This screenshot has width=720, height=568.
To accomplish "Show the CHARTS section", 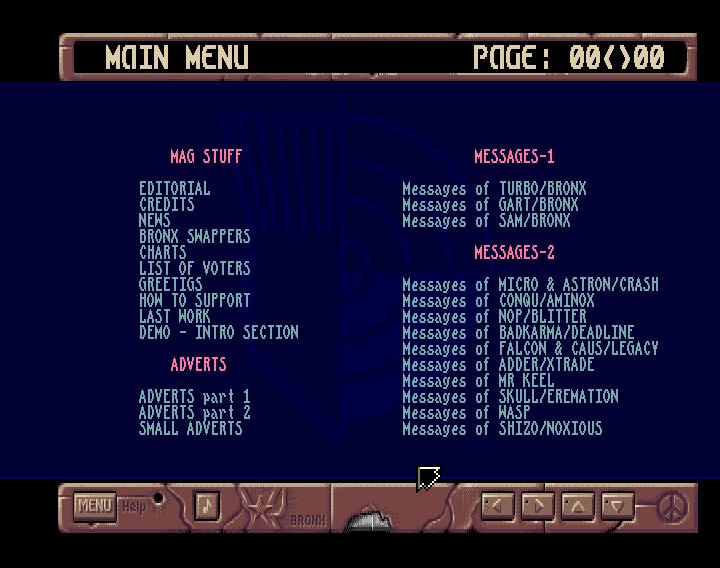I will click(x=163, y=253).
